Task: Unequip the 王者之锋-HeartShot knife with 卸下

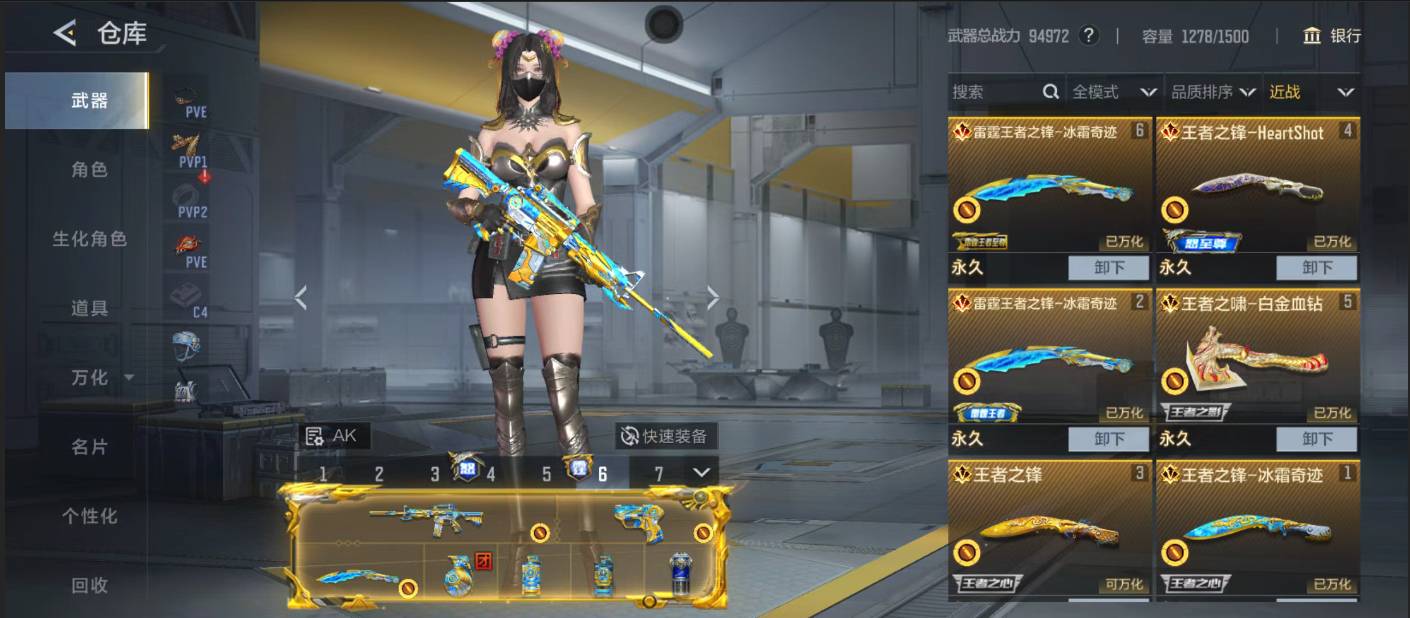Action: 1317,268
